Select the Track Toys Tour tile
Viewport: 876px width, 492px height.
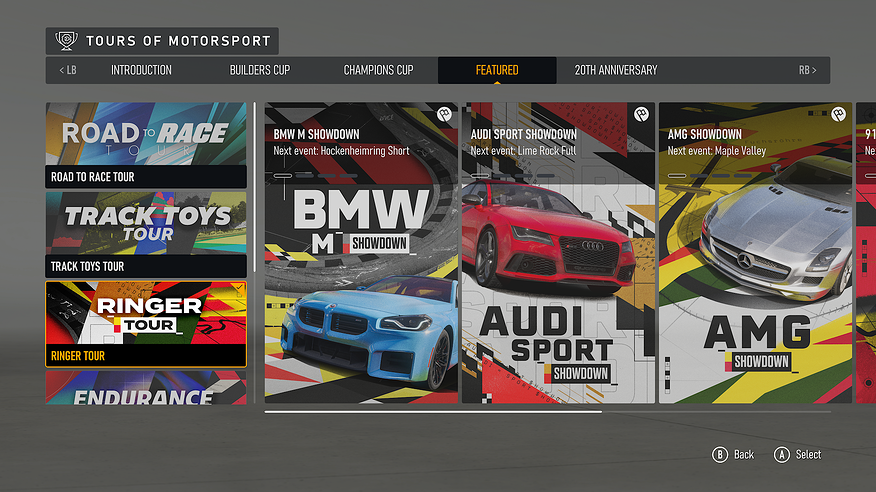pos(146,235)
